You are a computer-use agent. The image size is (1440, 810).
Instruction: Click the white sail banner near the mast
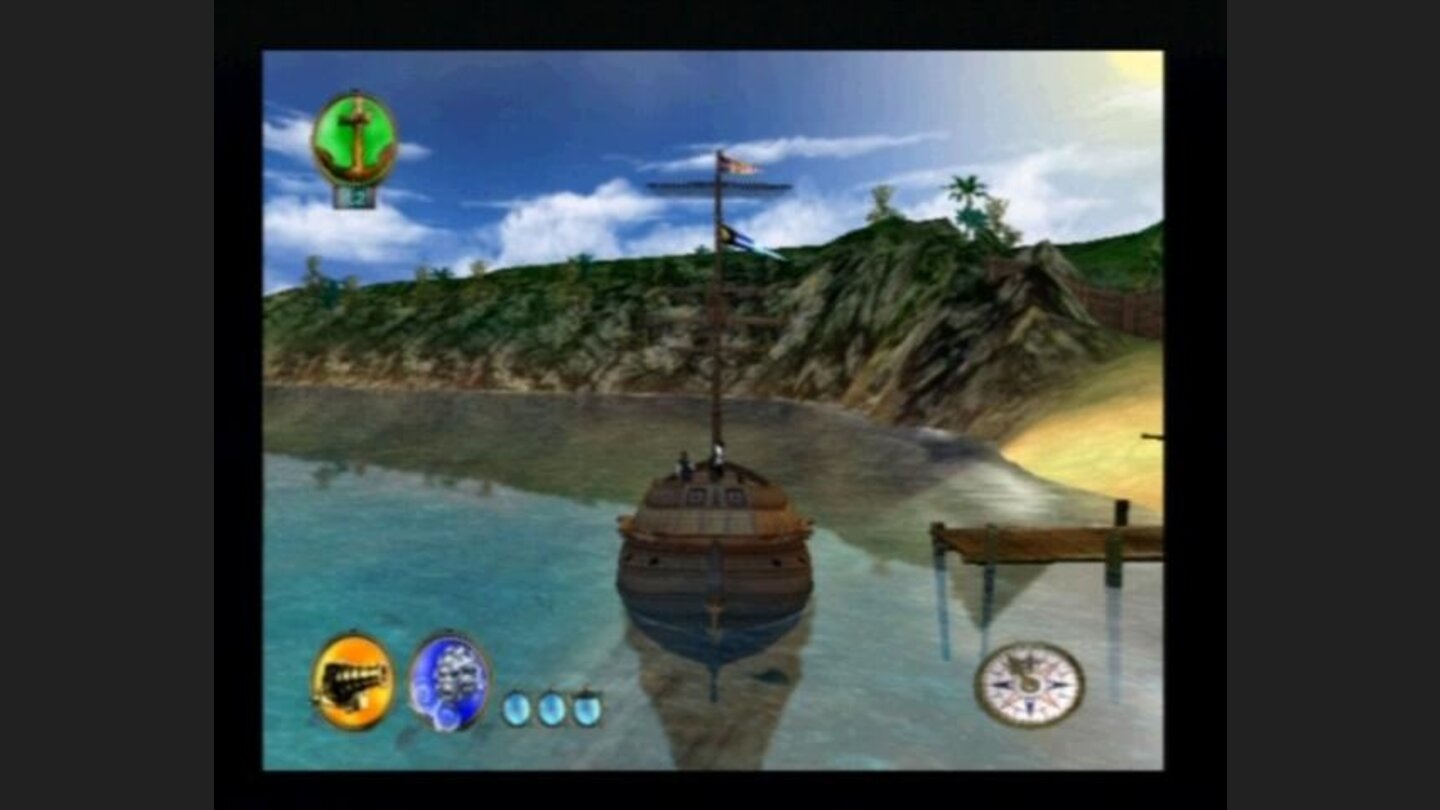770,254
